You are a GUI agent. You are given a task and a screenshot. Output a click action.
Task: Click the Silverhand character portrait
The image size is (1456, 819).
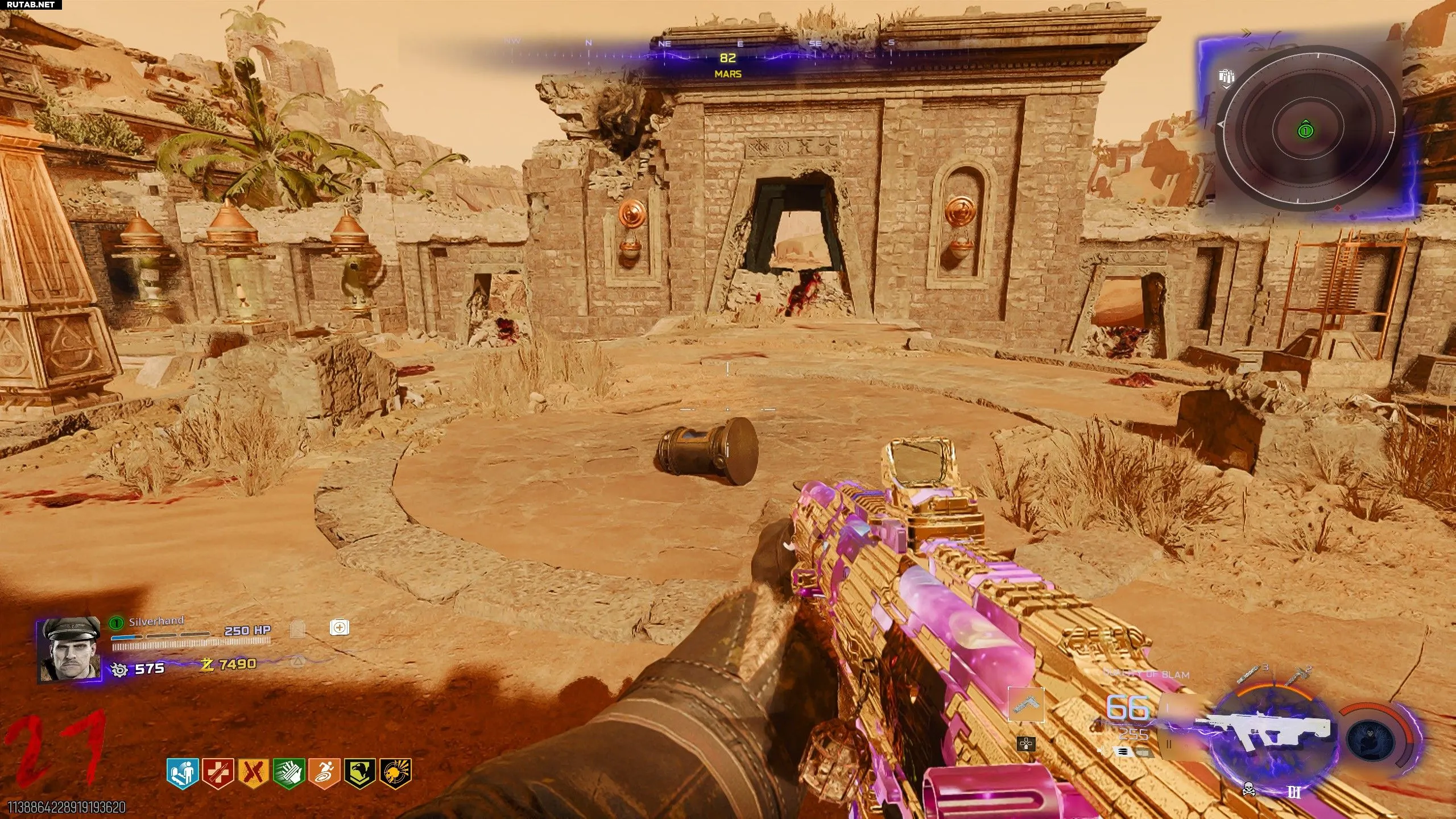pos(68,648)
